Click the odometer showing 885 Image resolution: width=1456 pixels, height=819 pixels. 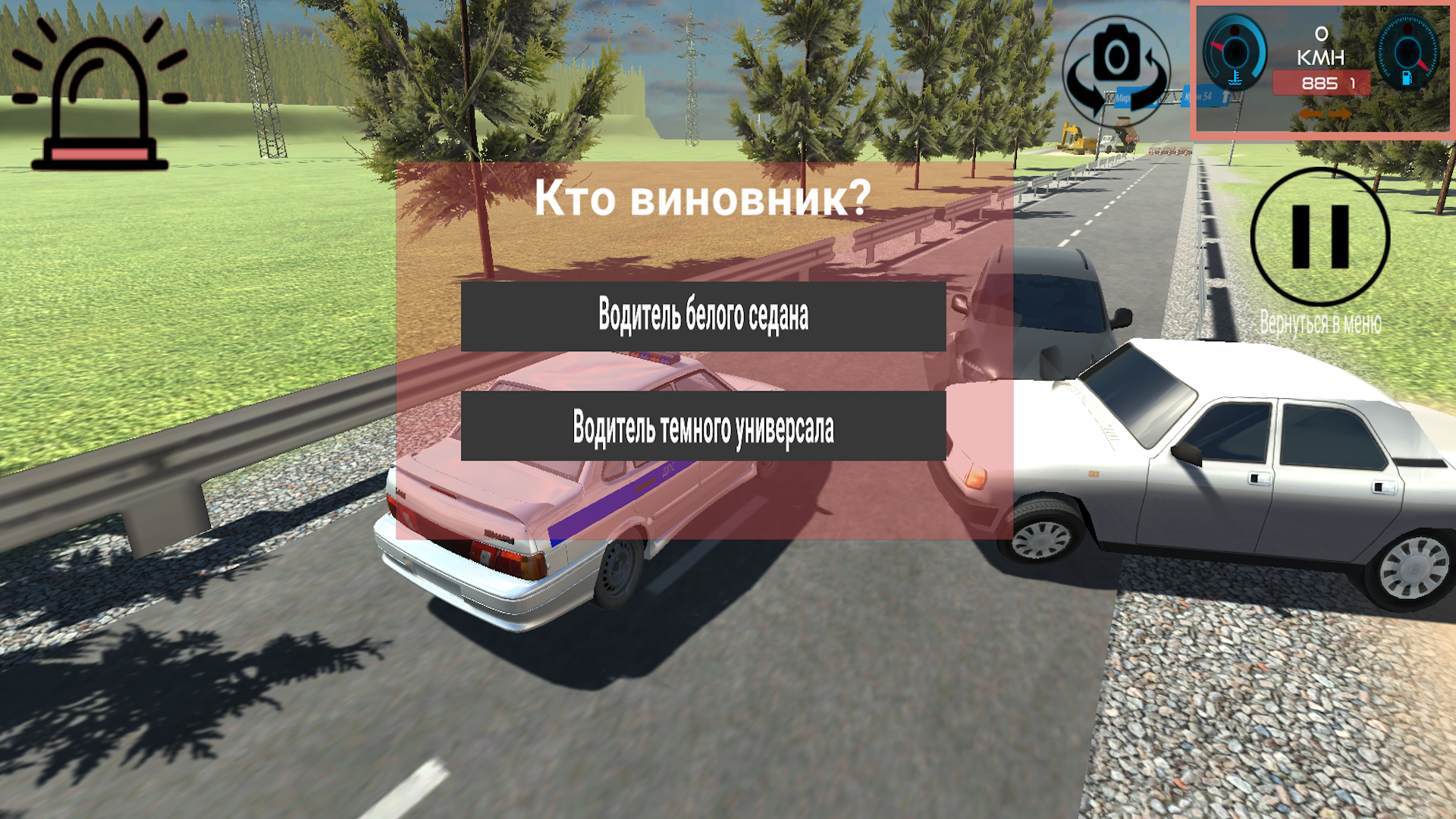point(1321,82)
